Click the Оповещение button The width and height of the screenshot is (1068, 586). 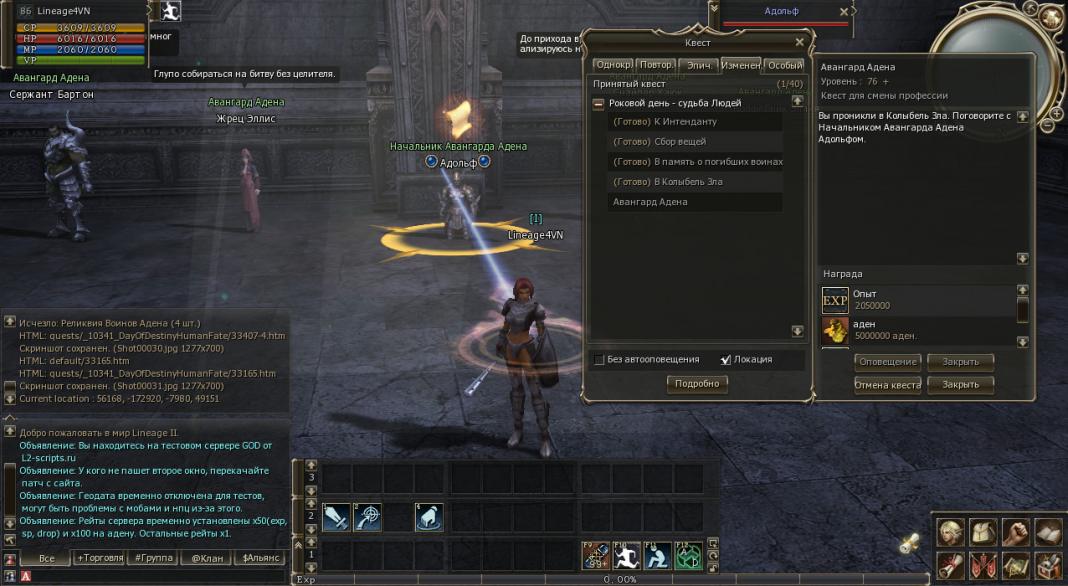click(887, 361)
